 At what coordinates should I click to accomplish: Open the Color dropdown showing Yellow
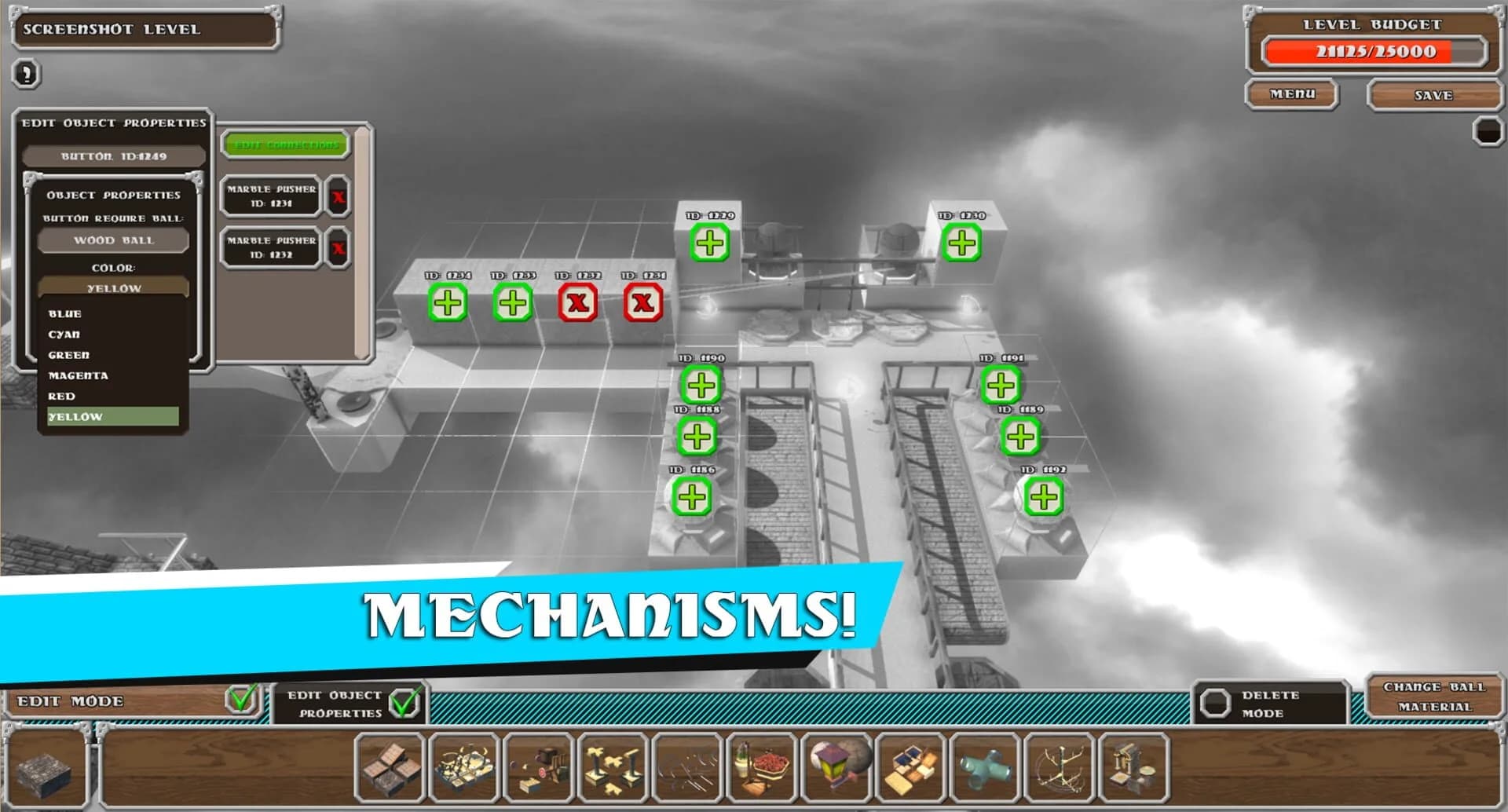[112, 288]
